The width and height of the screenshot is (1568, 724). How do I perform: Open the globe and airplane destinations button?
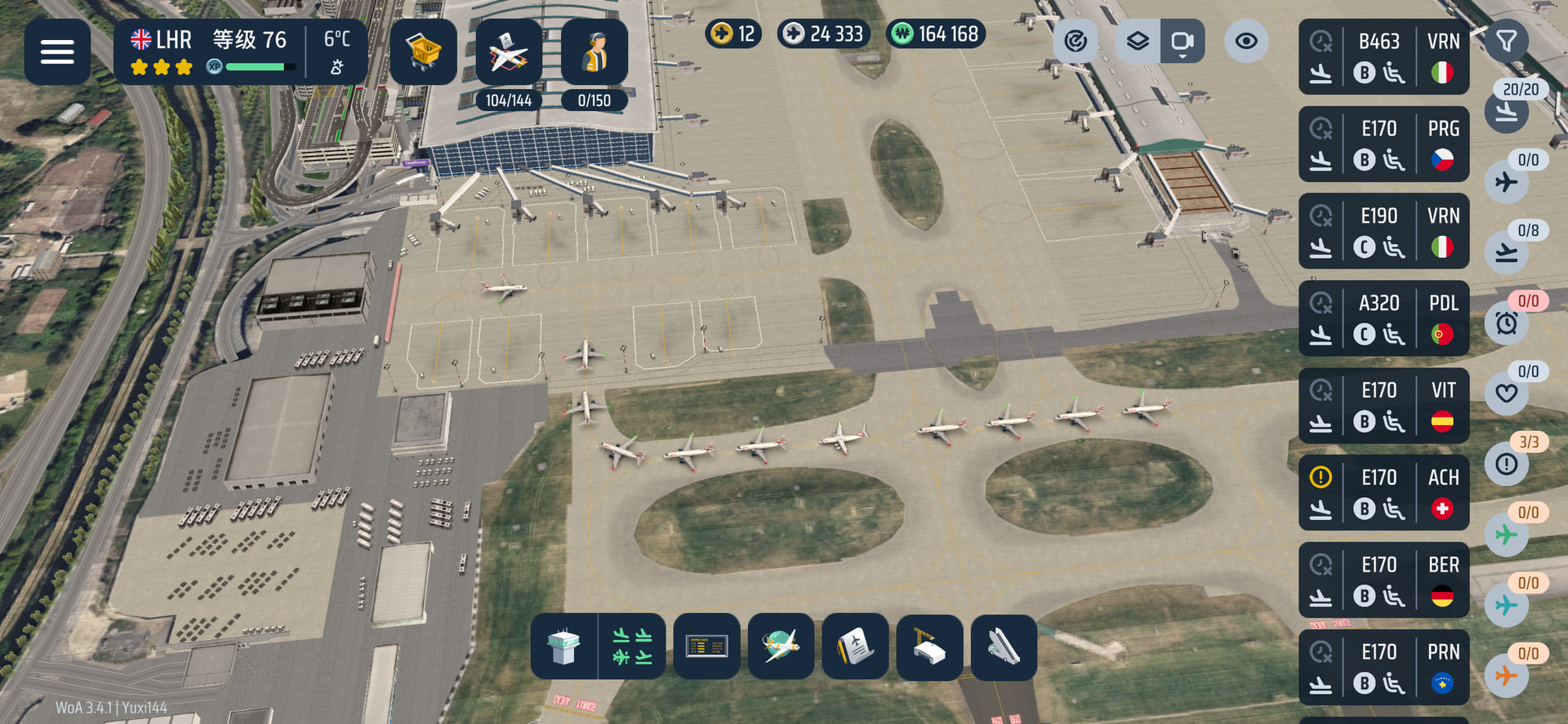tap(781, 646)
